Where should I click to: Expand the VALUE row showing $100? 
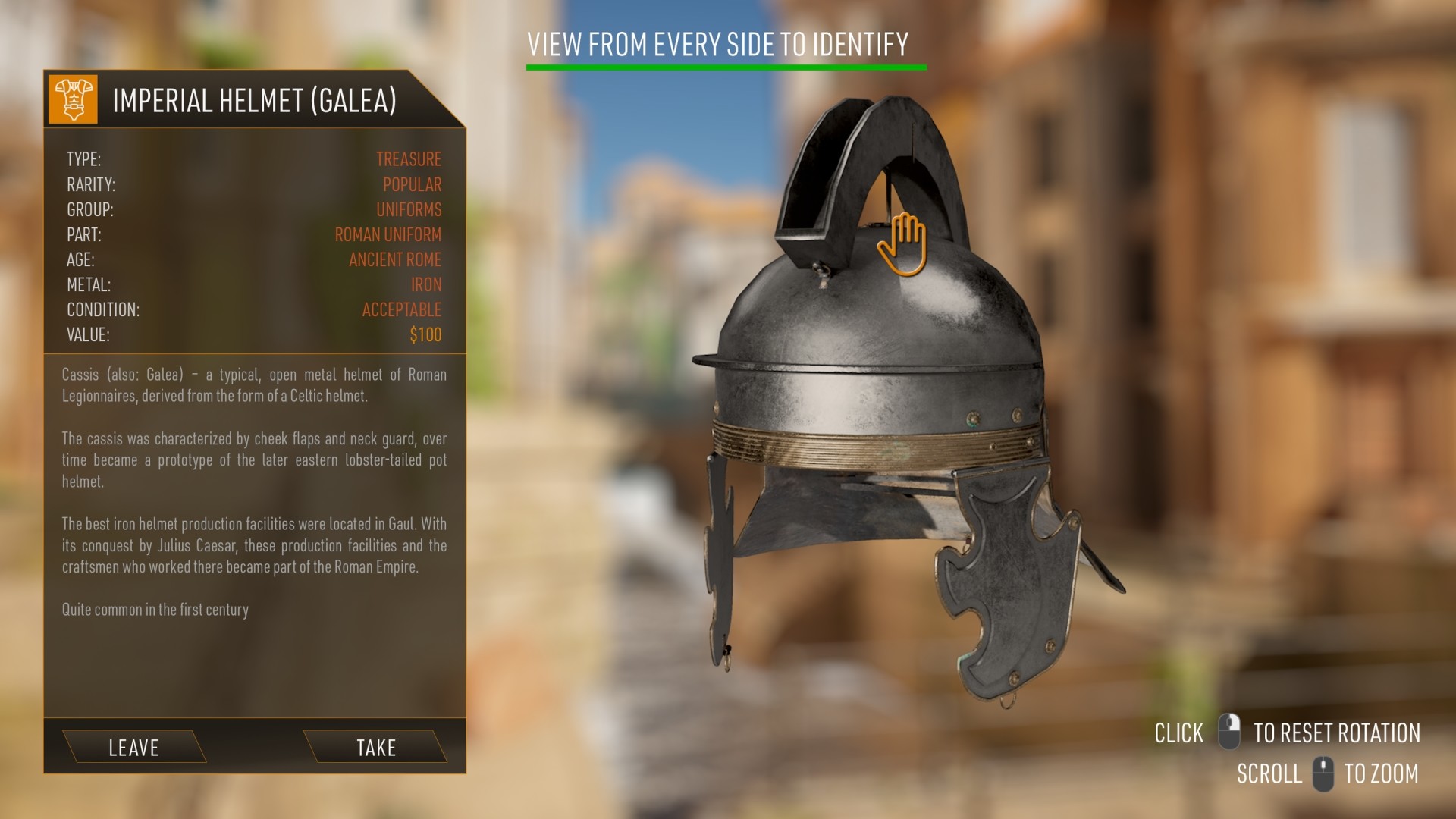click(425, 334)
